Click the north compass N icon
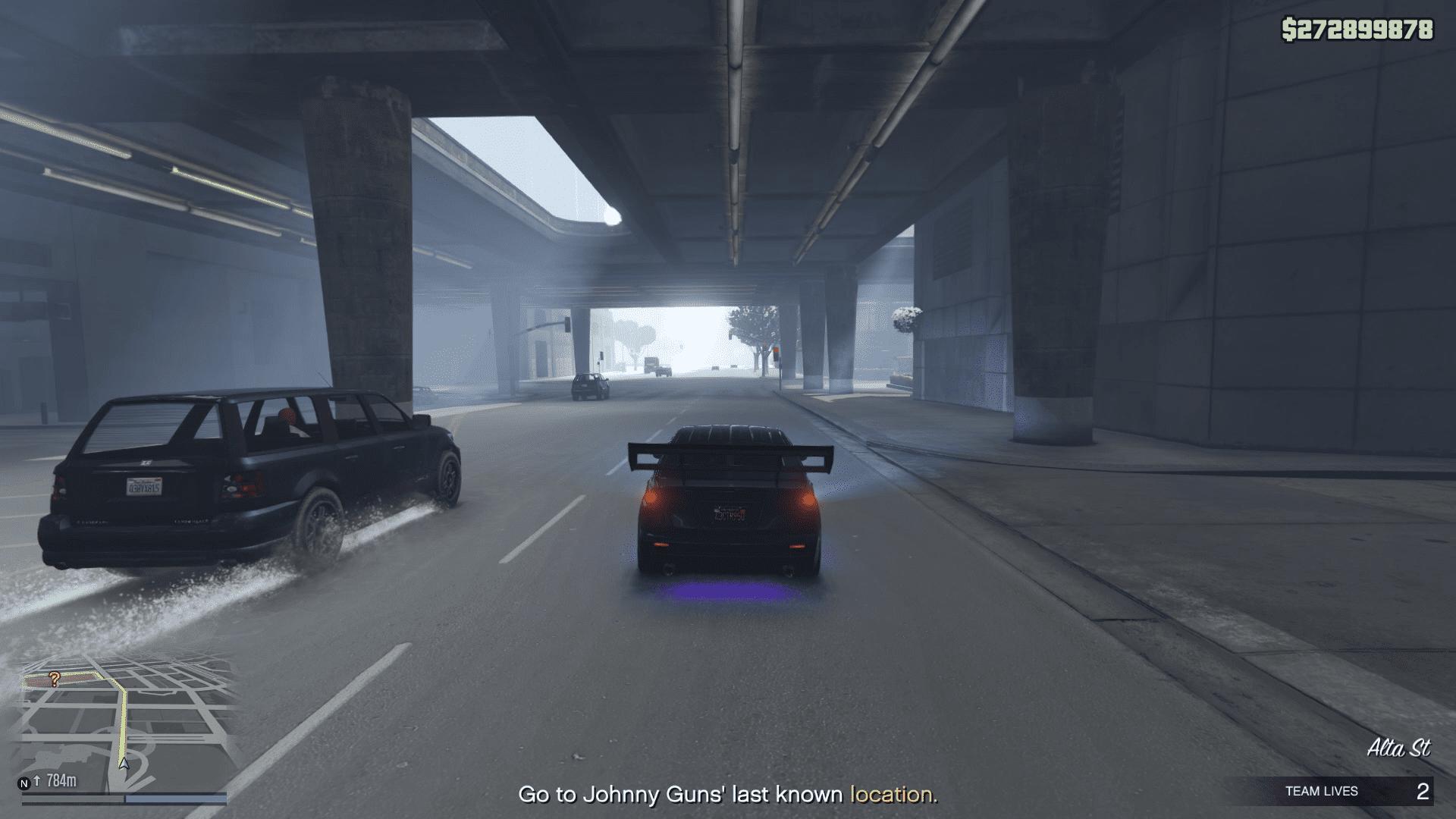Screen dimensions: 1456x819 pyautogui.click(x=24, y=783)
